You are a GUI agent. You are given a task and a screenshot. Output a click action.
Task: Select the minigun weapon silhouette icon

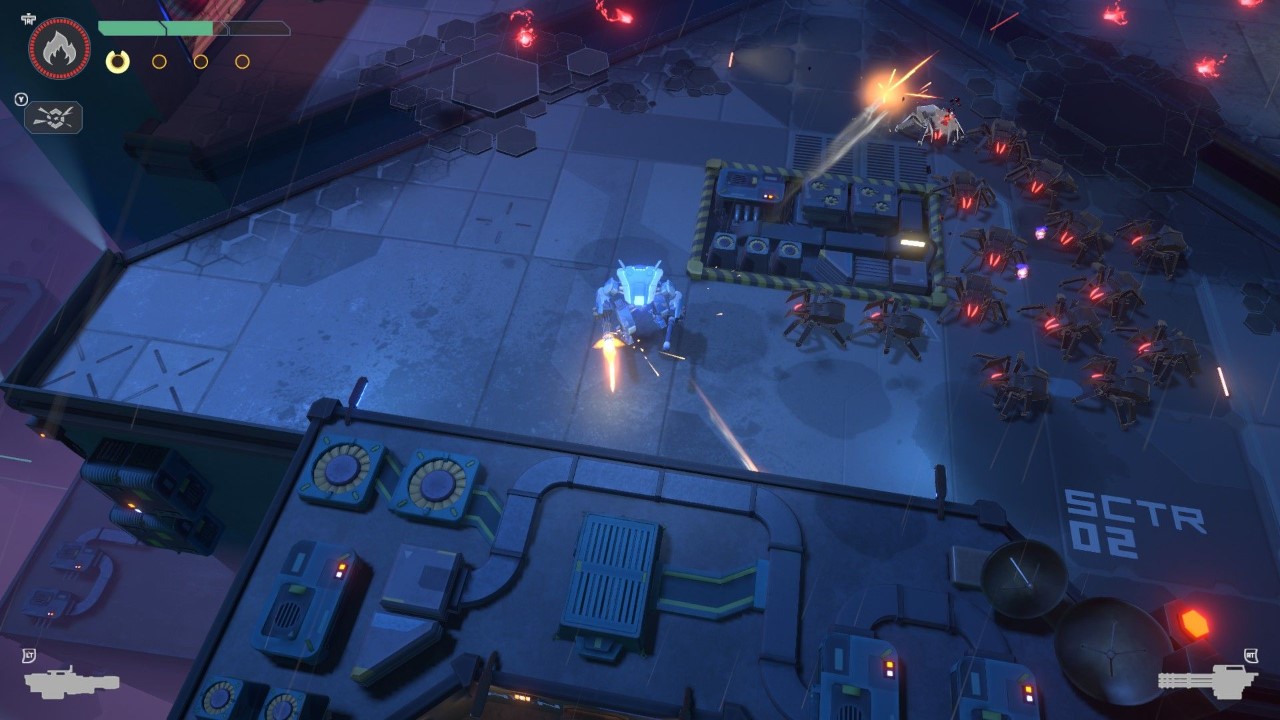[1207, 680]
